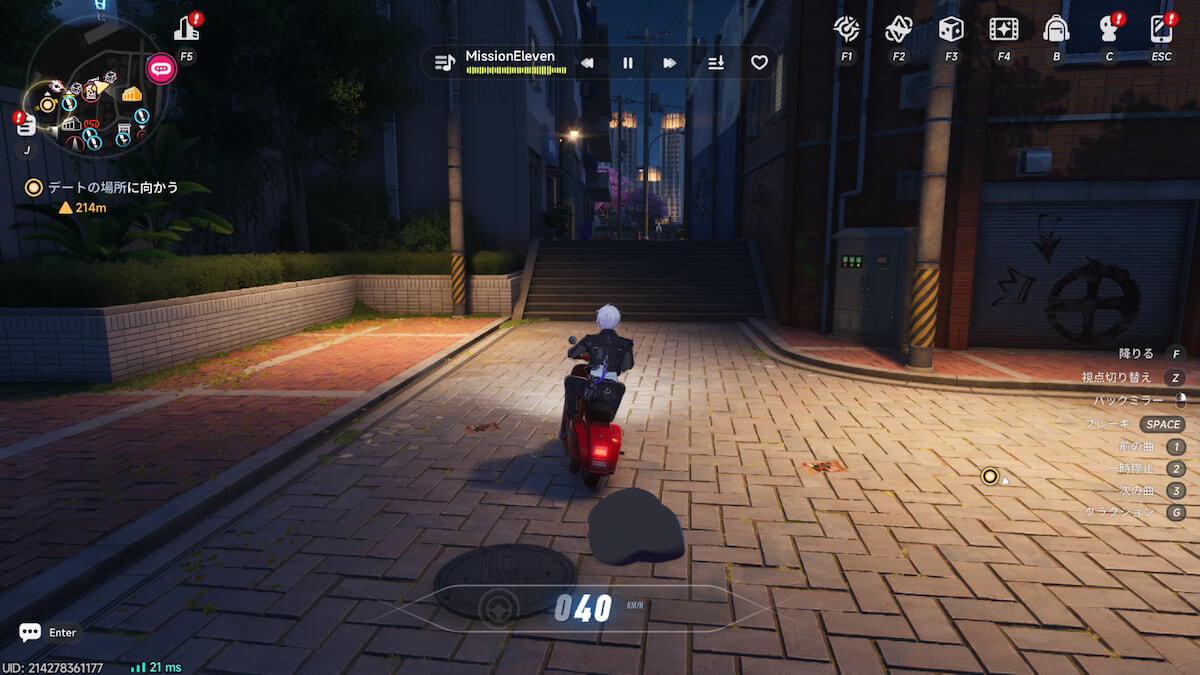Viewport: 1200px width, 675px height.
Task: Open the backpack inventory
Action: click(x=1056, y=29)
